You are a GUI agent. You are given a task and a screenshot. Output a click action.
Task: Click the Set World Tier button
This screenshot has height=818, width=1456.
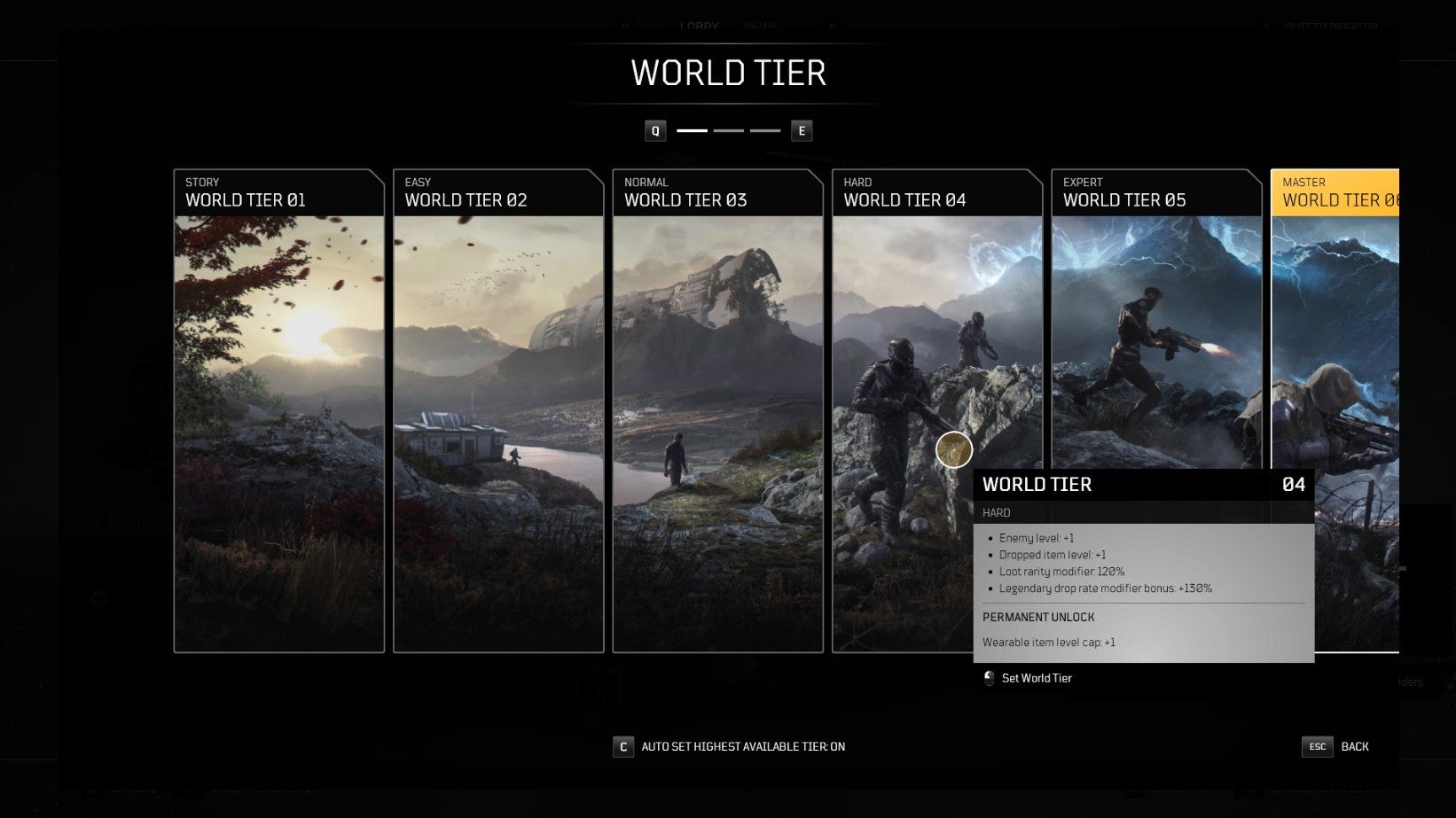1036,678
